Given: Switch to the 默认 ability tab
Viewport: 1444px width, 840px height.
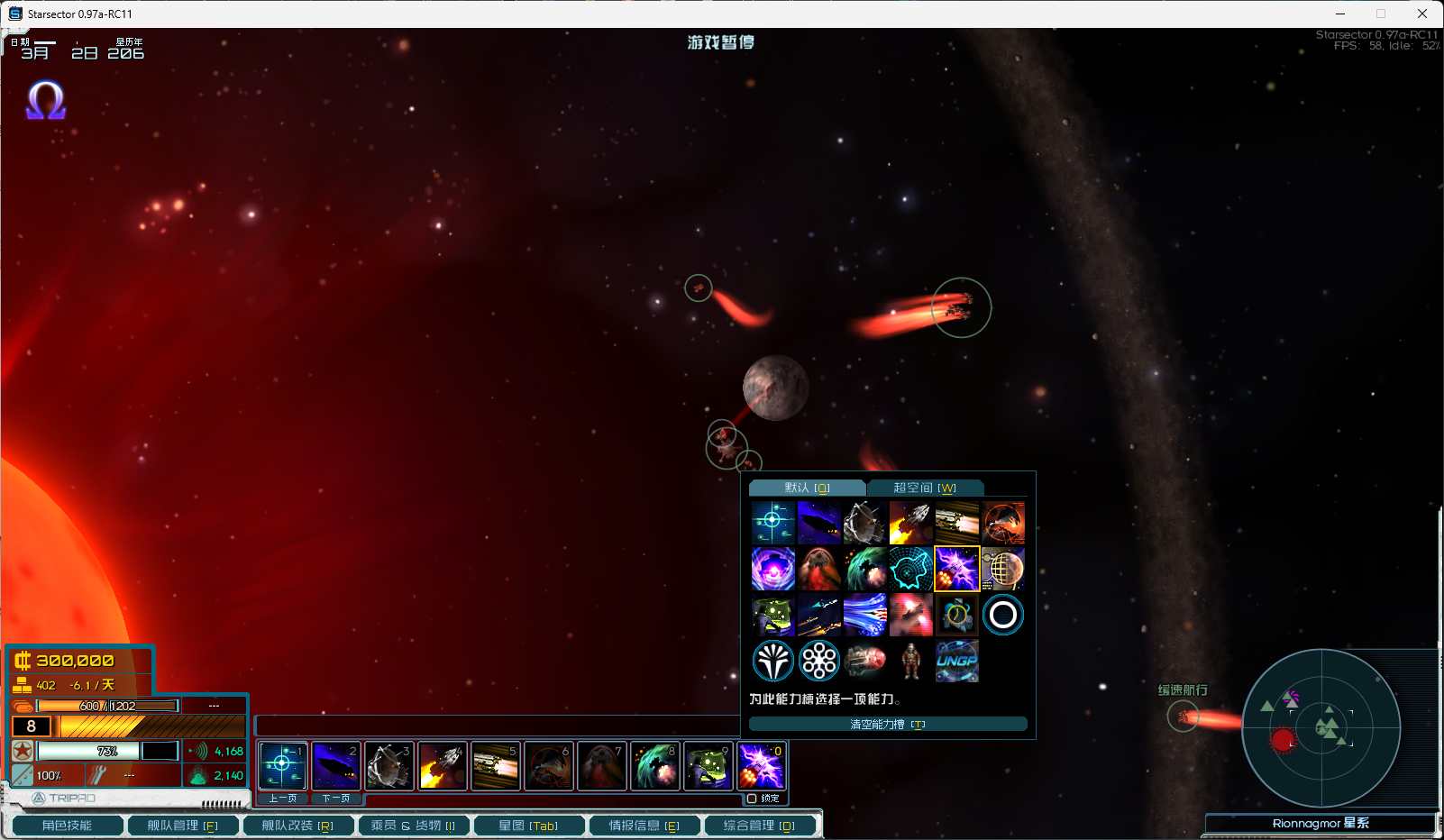Looking at the screenshot, I should point(807,488).
